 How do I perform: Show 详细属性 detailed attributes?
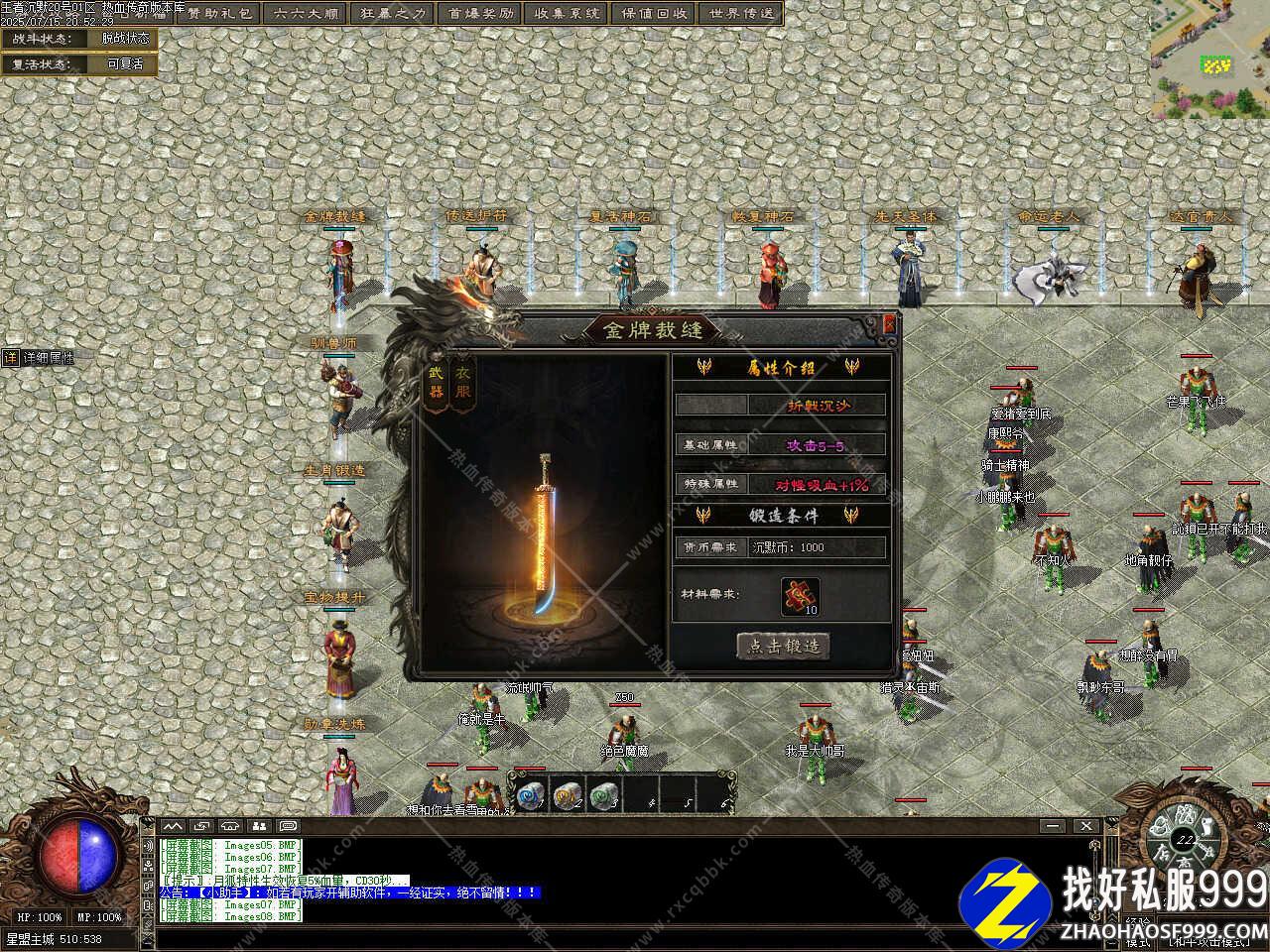coord(40,357)
